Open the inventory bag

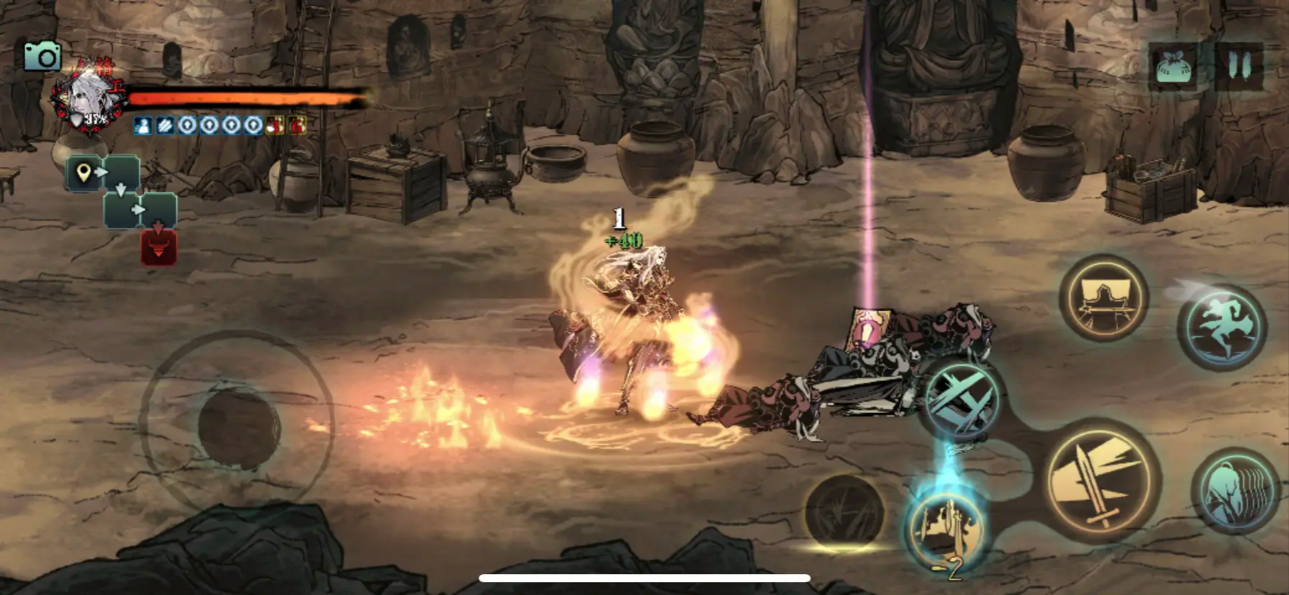tap(1176, 67)
